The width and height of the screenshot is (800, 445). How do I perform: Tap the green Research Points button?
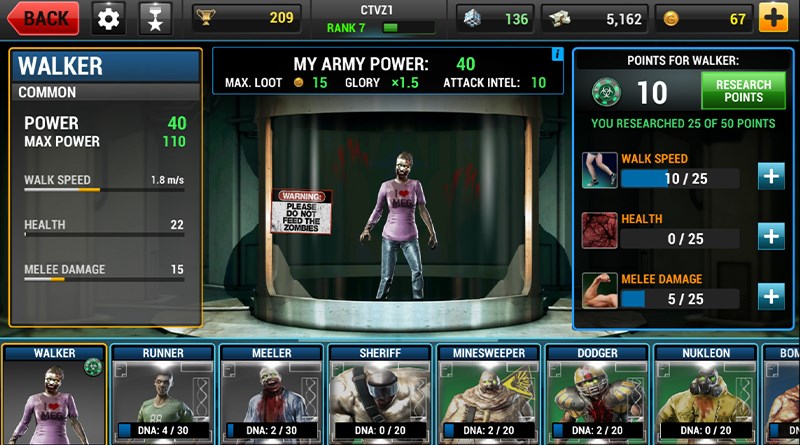point(743,92)
